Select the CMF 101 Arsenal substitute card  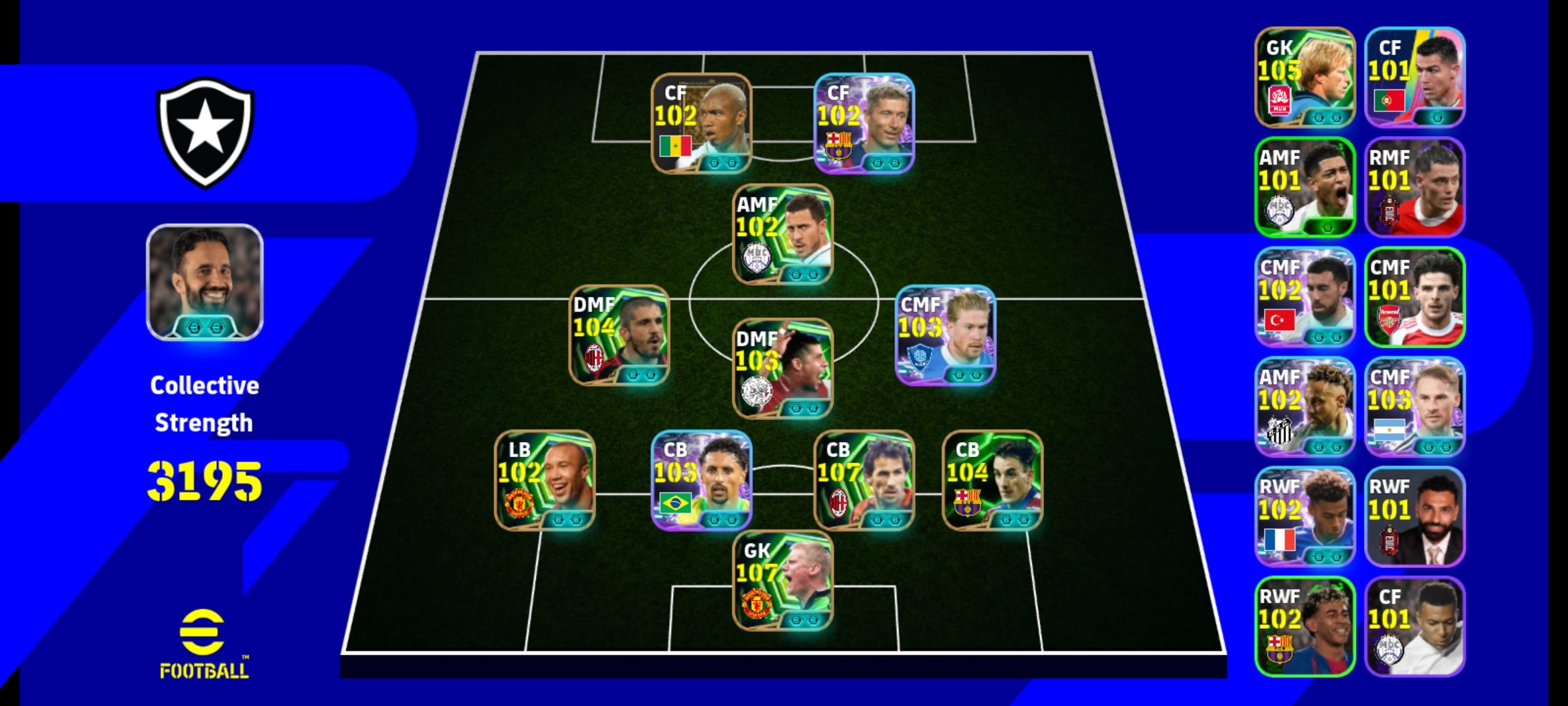point(1414,297)
